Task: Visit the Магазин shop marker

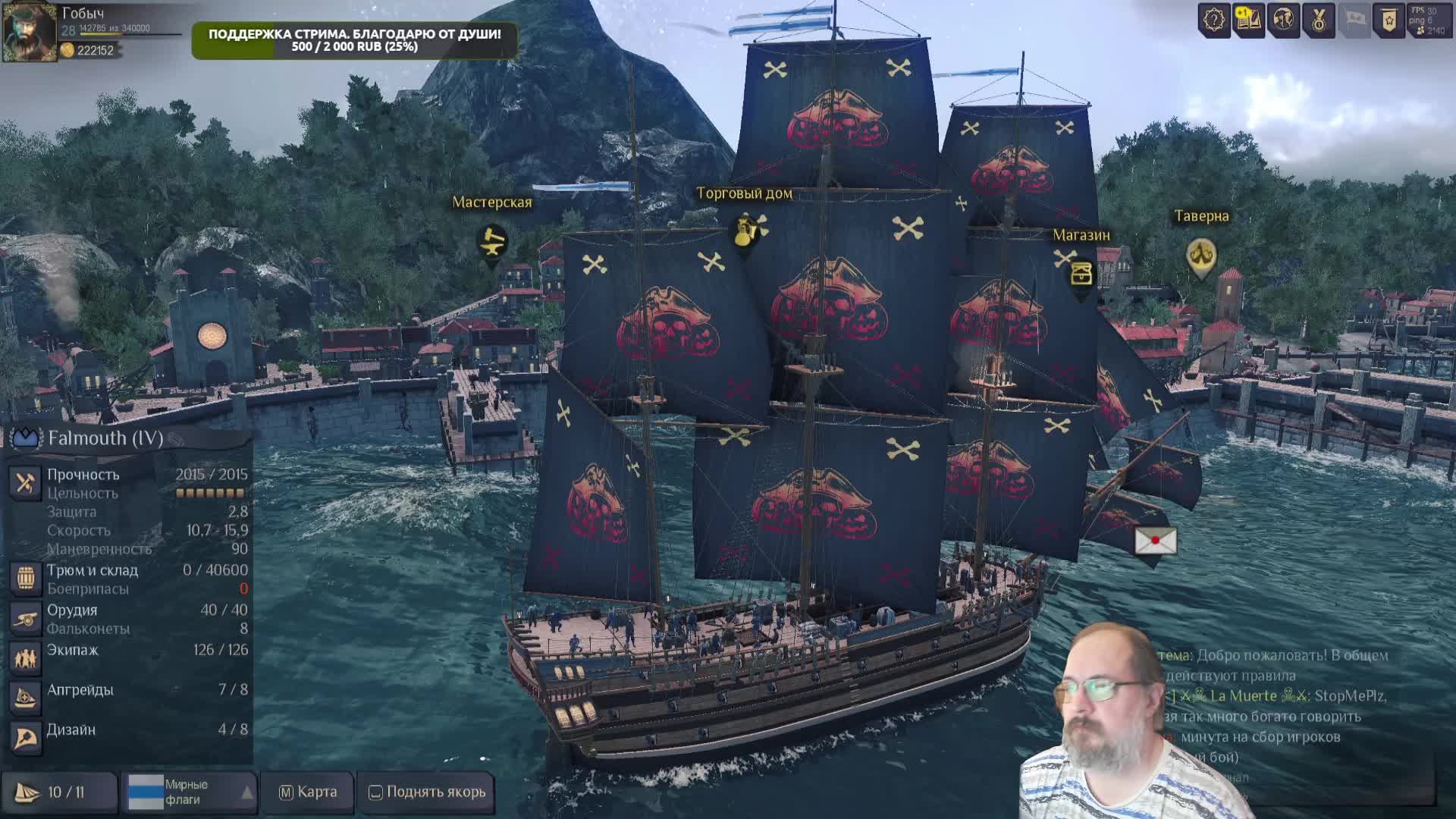Action: pyautogui.click(x=1081, y=274)
